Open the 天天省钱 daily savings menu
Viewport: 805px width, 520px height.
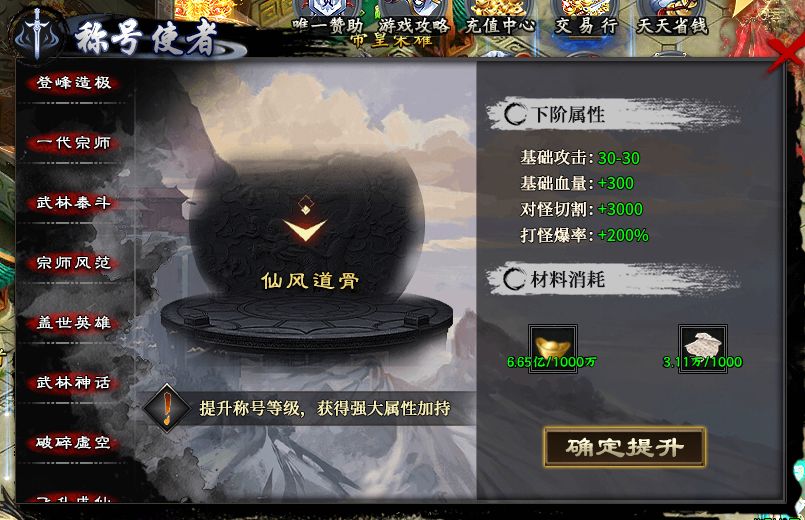[672, 26]
